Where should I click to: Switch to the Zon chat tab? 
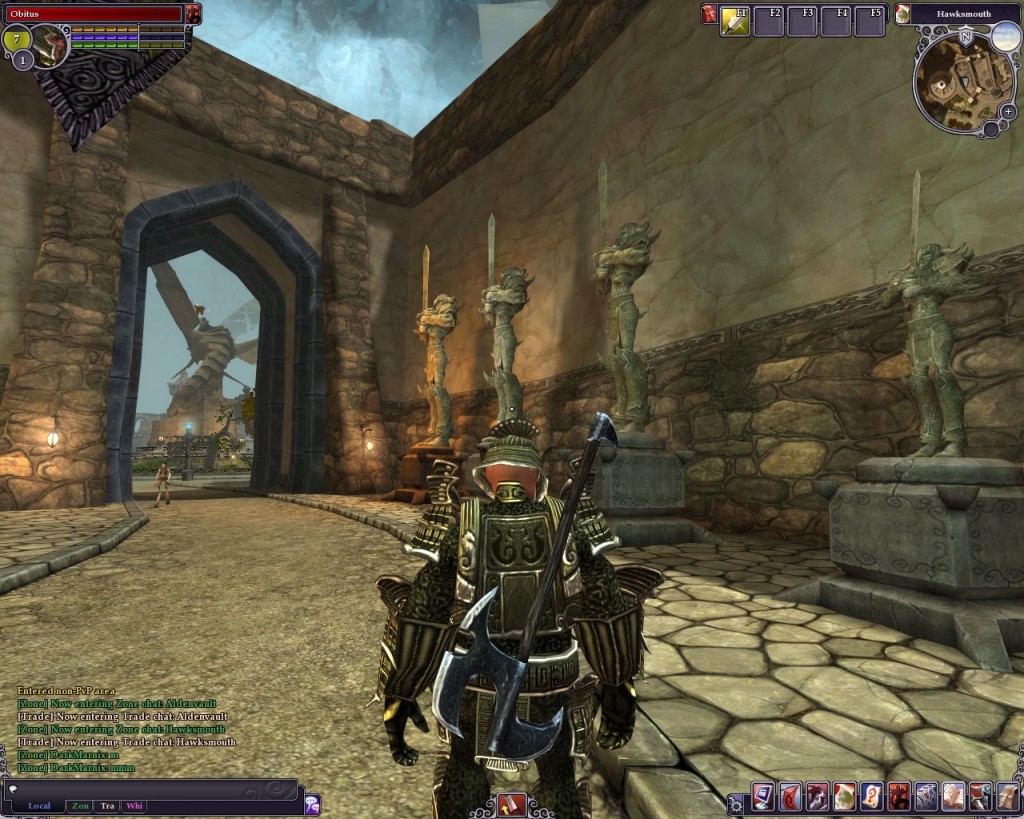click(80, 806)
